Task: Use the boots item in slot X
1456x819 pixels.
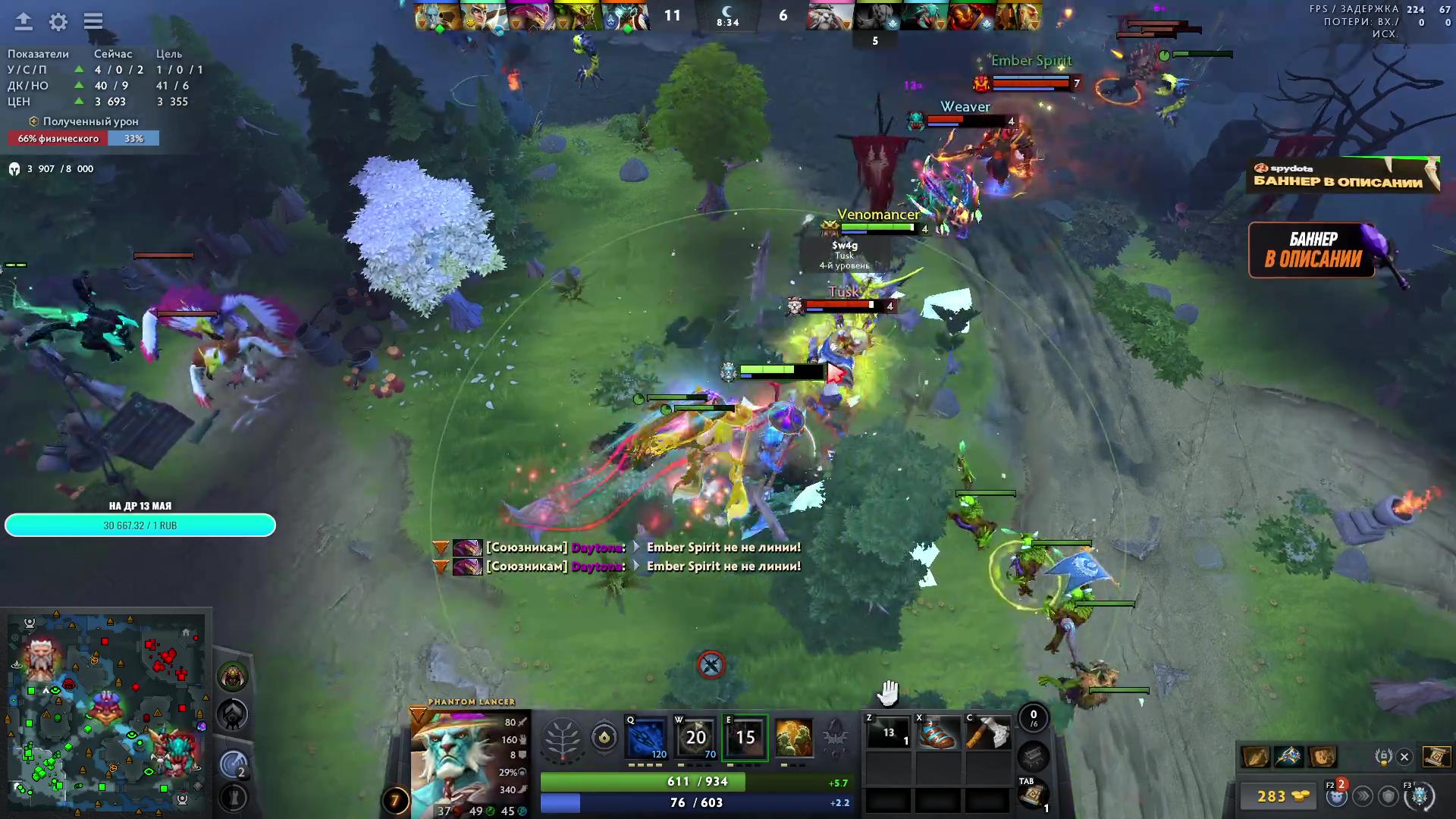Action: pos(937,734)
